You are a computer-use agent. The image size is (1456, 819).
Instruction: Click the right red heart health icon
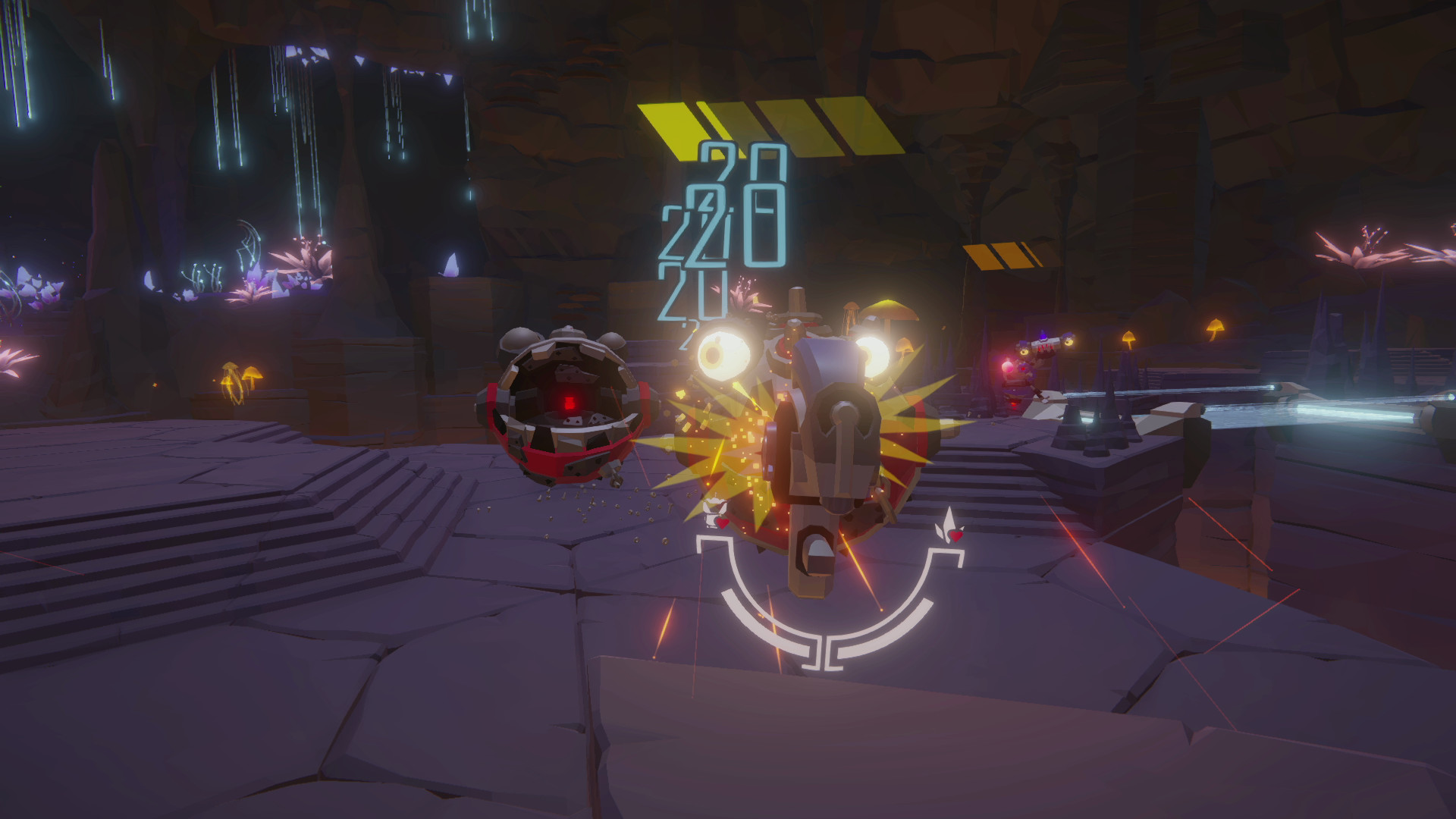pos(955,535)
